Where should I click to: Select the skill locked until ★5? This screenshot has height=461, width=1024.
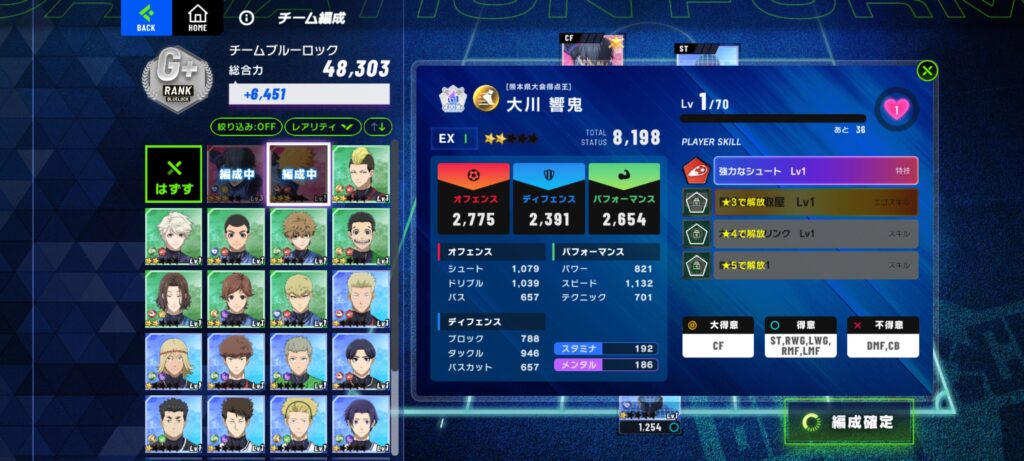click(801, 264)
